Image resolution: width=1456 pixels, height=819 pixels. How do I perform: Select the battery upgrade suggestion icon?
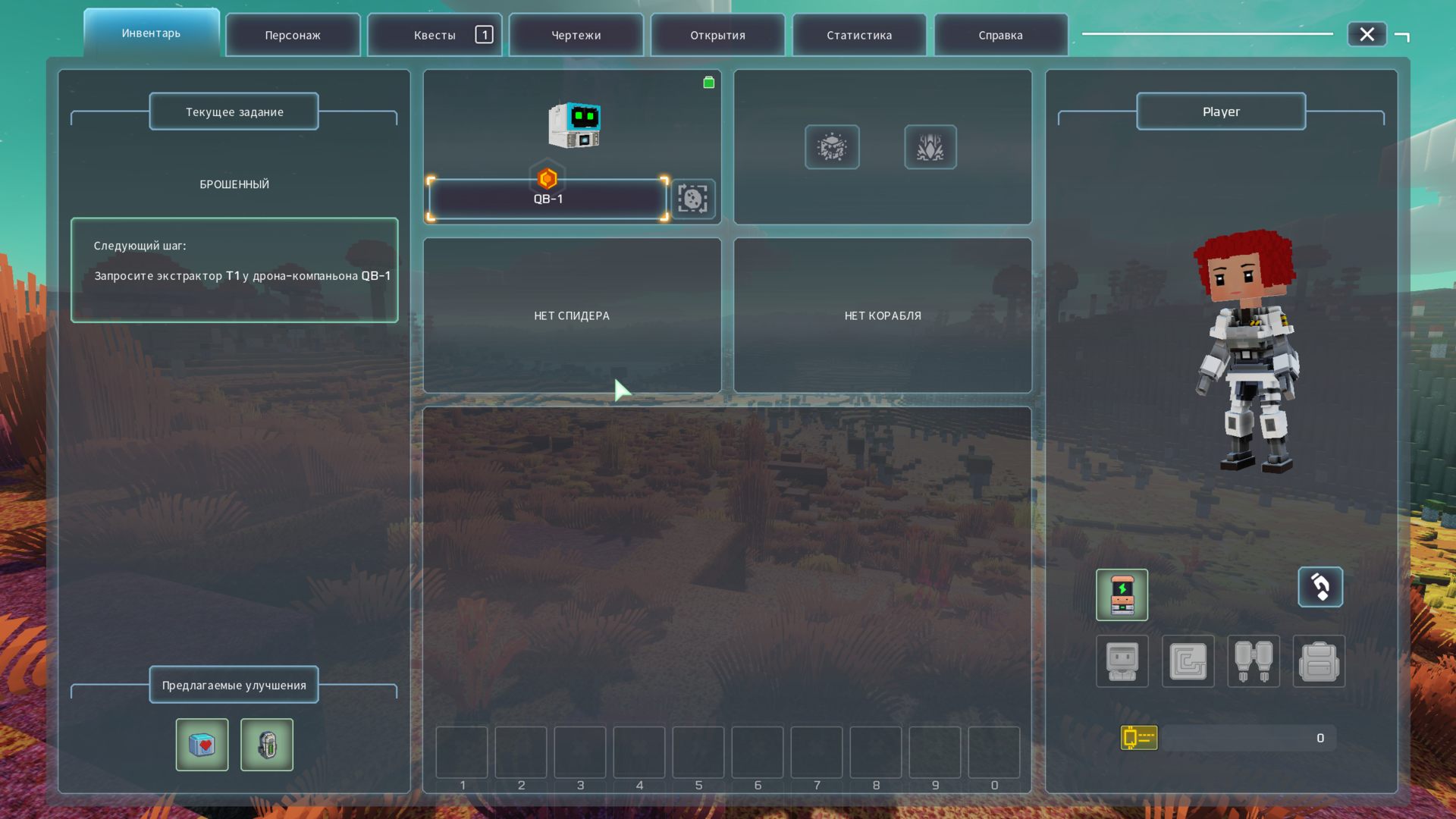tap(267, 744)
